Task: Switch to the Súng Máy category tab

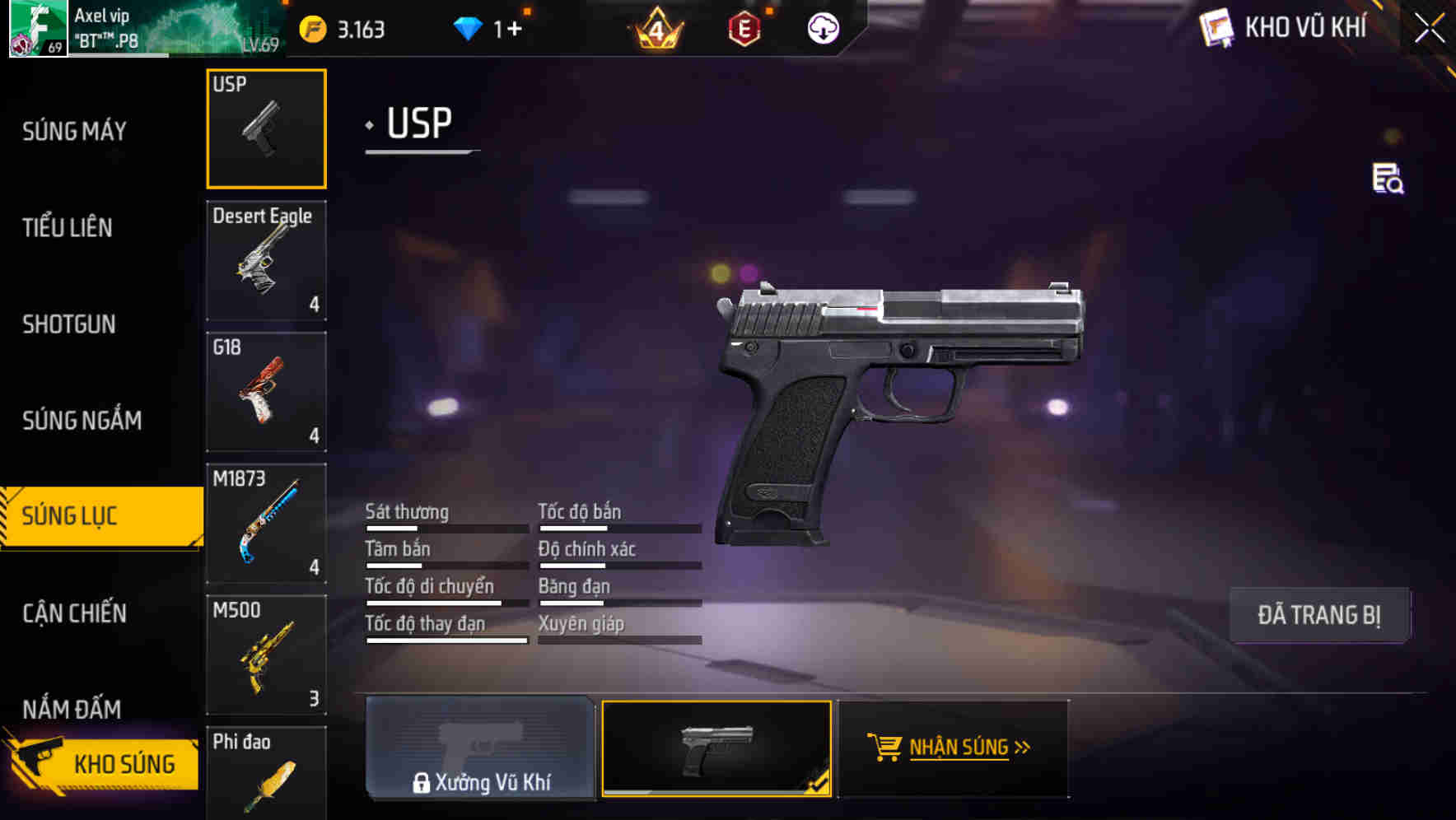Action: click(x=72, y=130)
